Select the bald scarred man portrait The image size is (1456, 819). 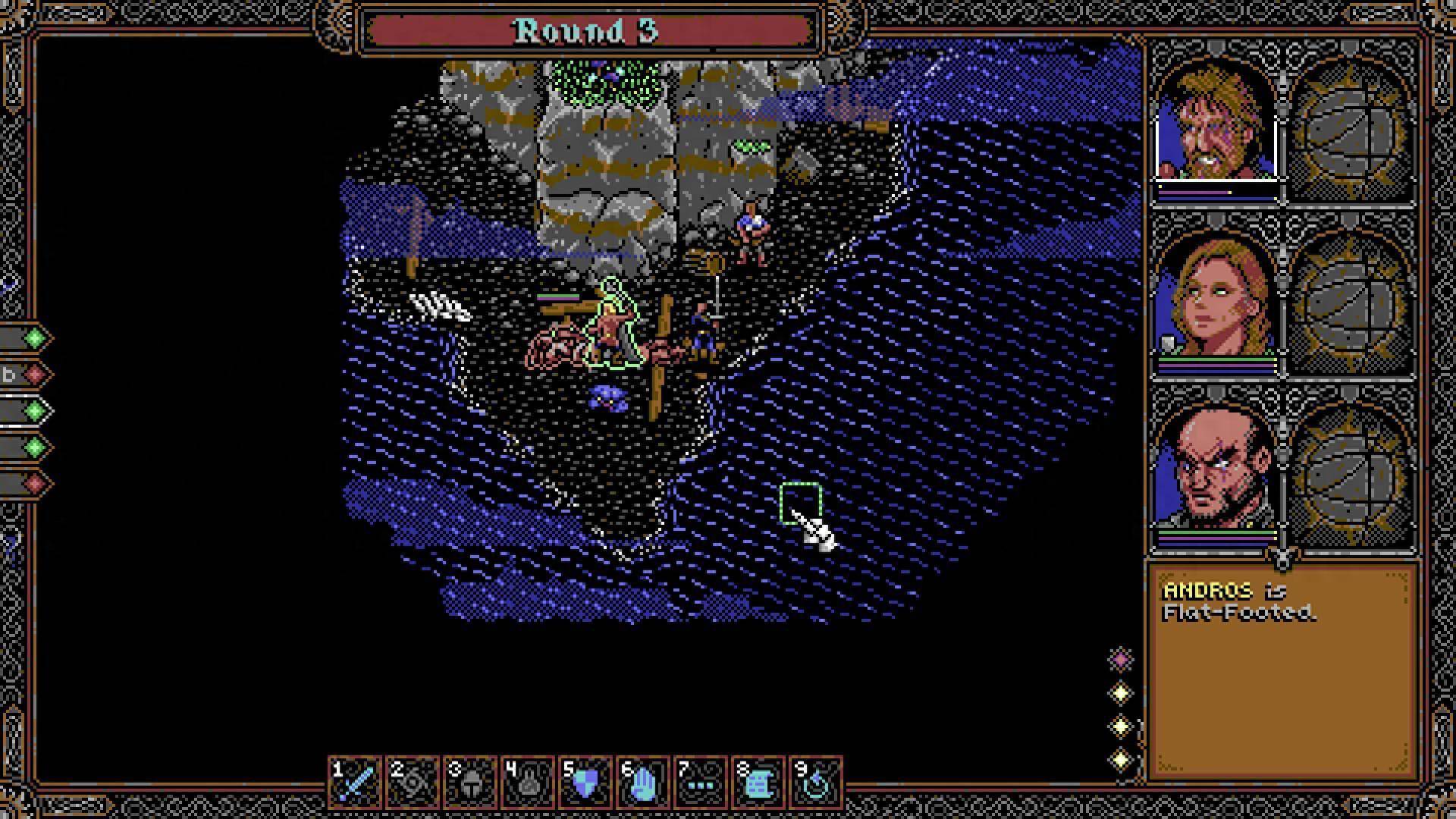[x=1216, y=472]
